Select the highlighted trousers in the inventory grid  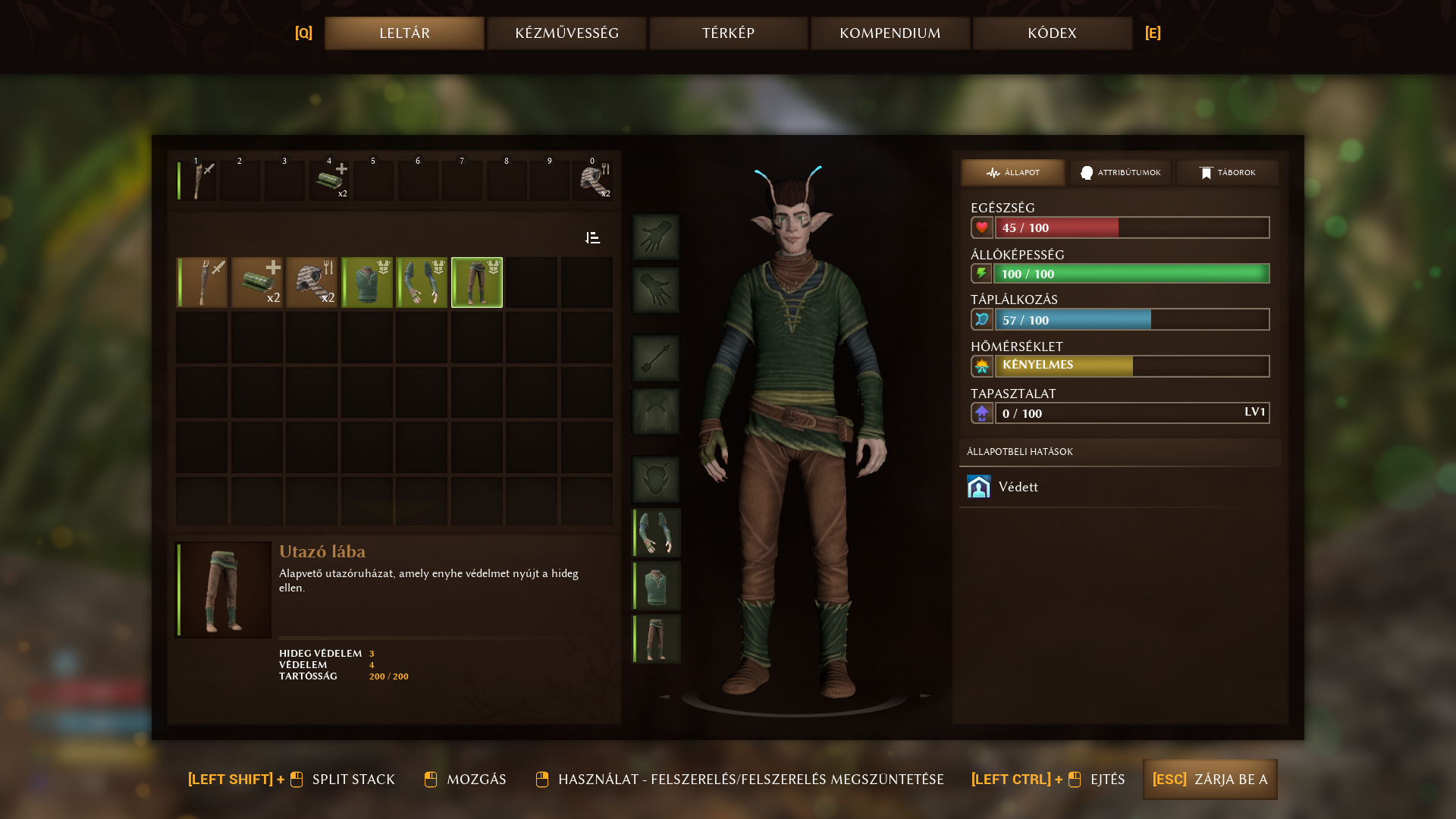[x=477, y=283]
